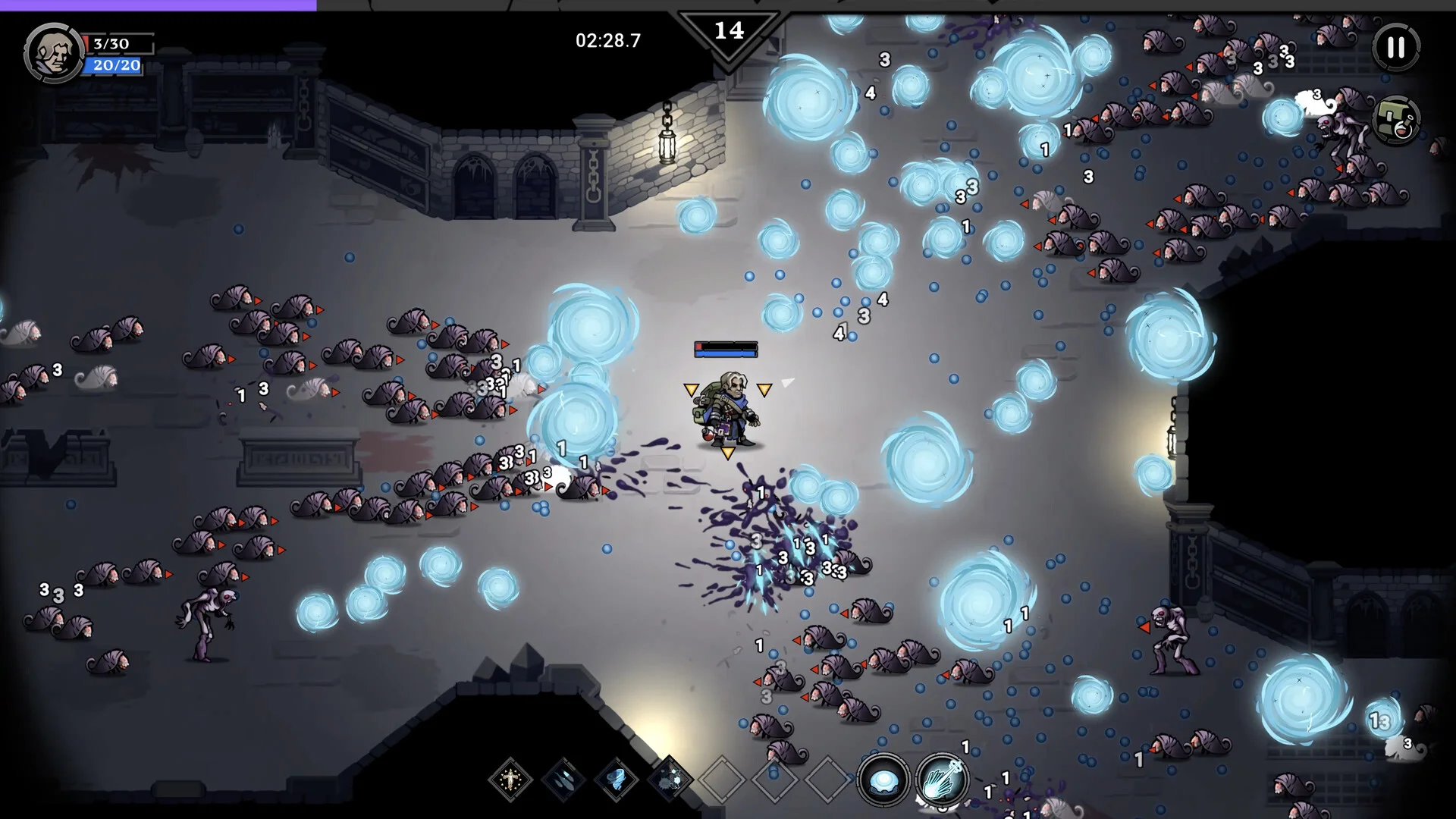
Task: Select the holy cross ability slot
Action: (510, 779)
